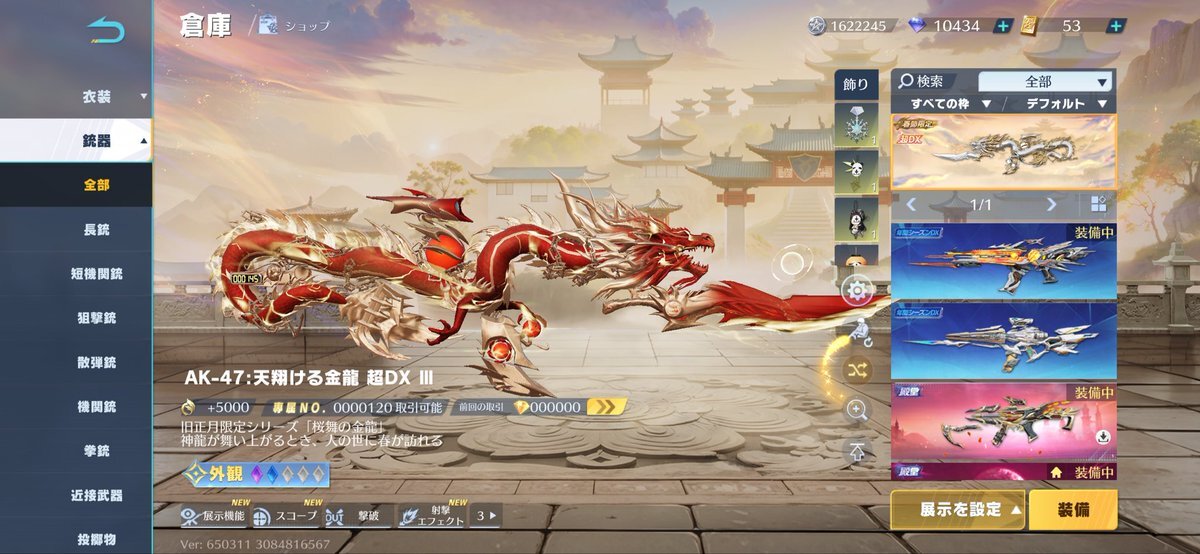Image resolution: width=1200 pixels, height=554 pixels.
Task: Switch to the 短機関銃 submachine gun category
Action: [x=97, y=273]
